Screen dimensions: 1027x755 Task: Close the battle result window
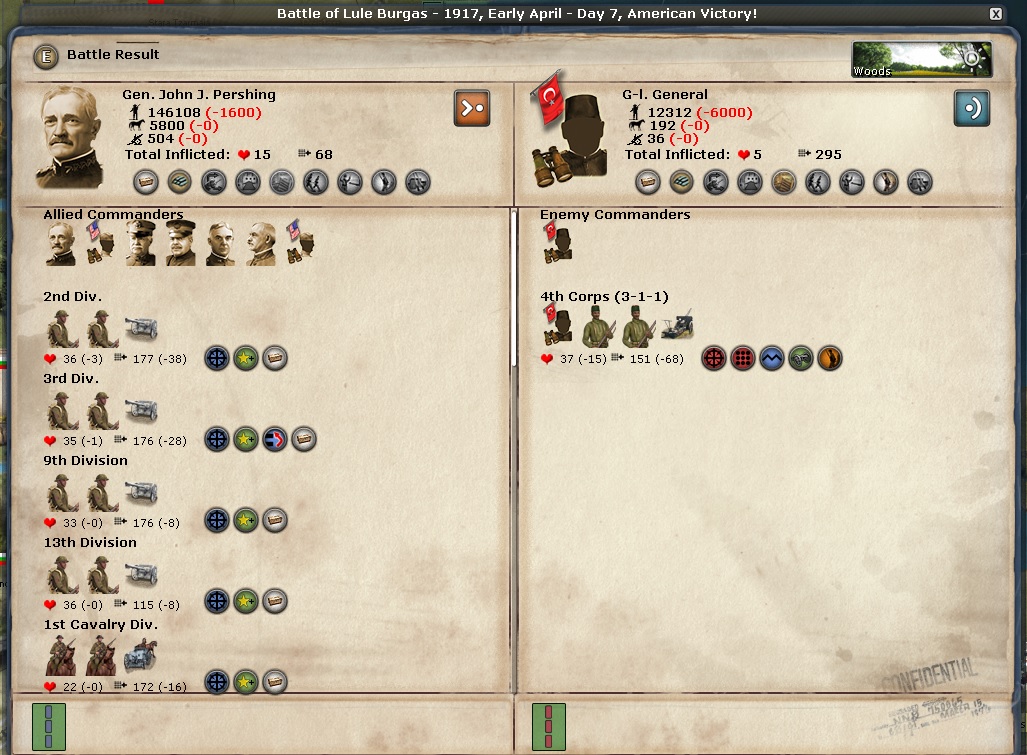(x=995, y=14)
